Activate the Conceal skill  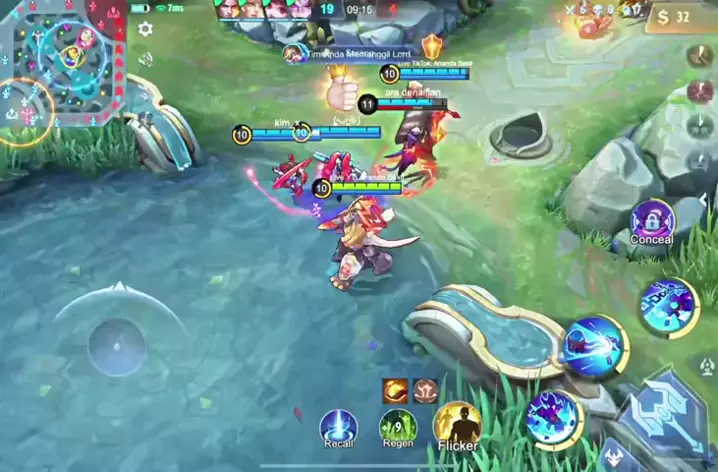652,220
